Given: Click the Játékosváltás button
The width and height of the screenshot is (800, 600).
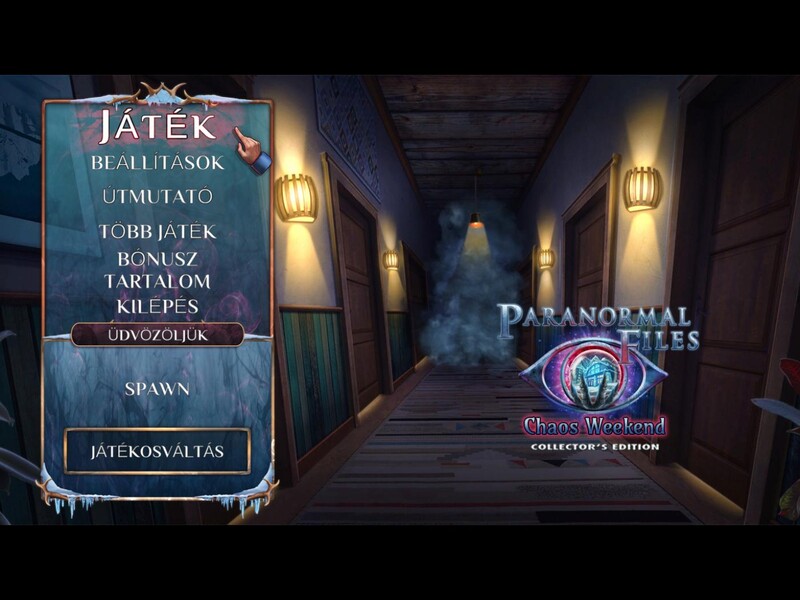Looking at the screenshot, I should tap(157, 451).
